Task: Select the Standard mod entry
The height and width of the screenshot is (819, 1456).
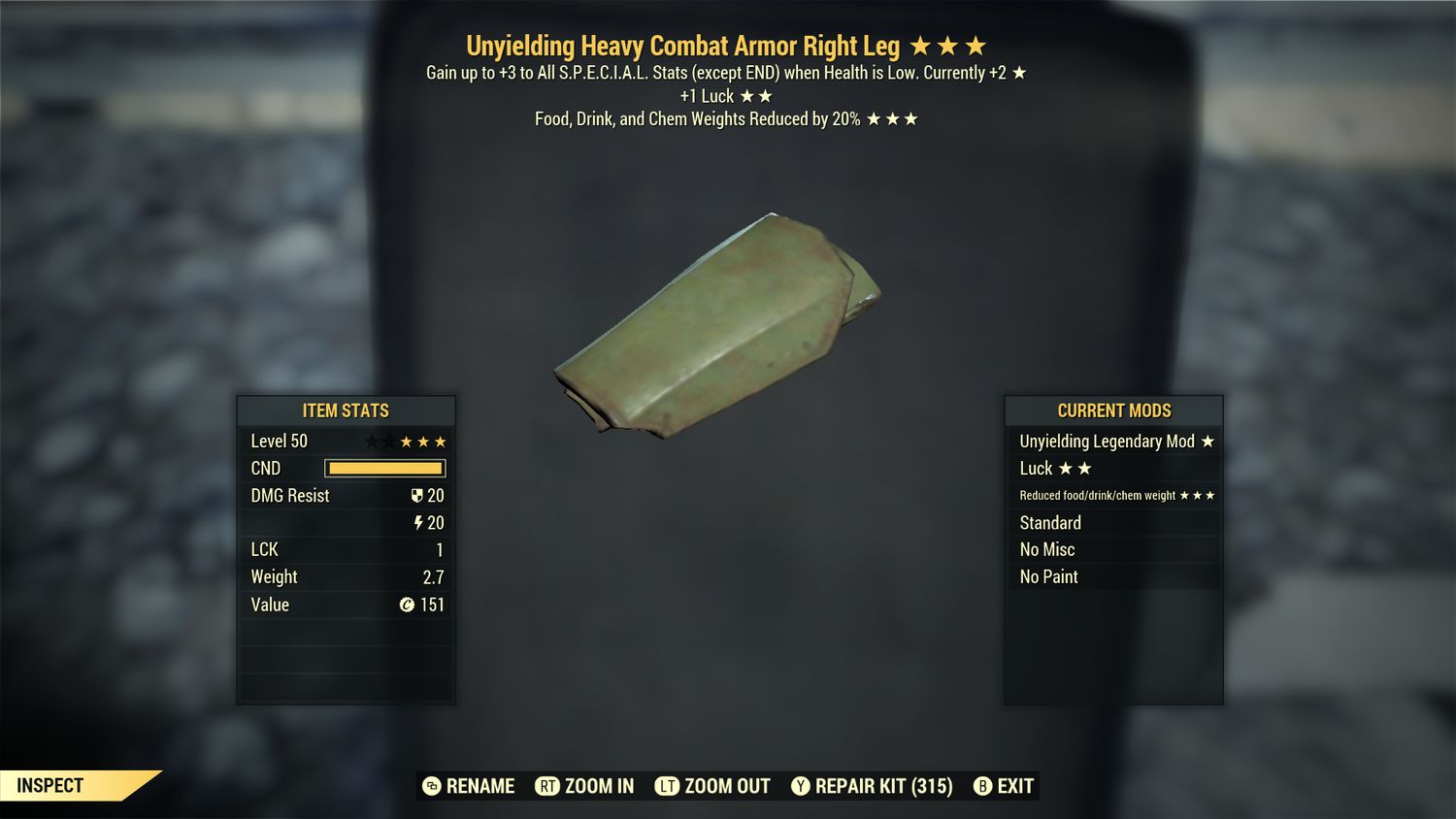Action: 1050,522
